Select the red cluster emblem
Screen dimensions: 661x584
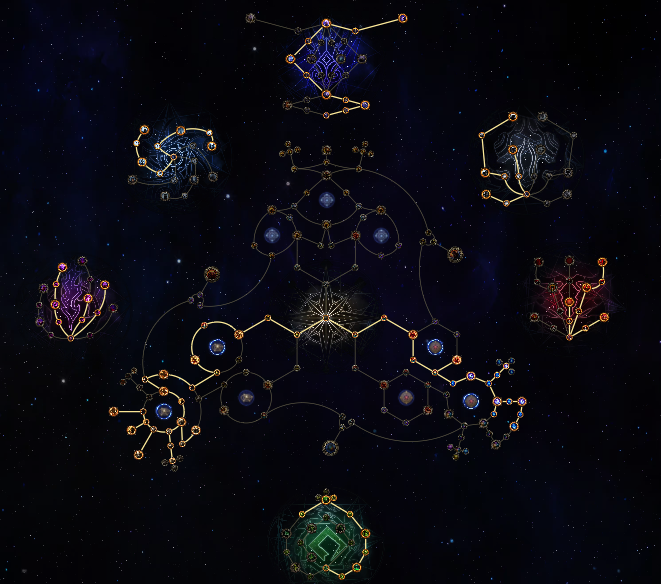[573, 292]
